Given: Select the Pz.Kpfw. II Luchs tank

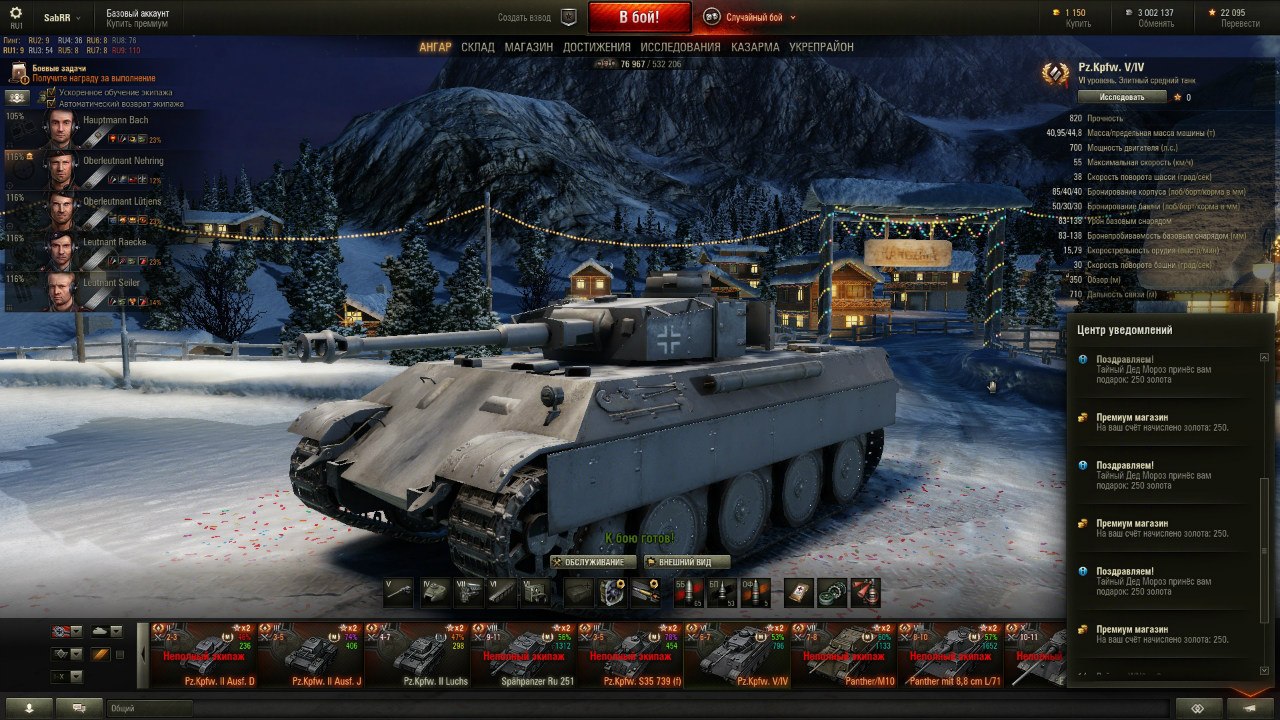Looking at the screenshot, I should point(416,655).
